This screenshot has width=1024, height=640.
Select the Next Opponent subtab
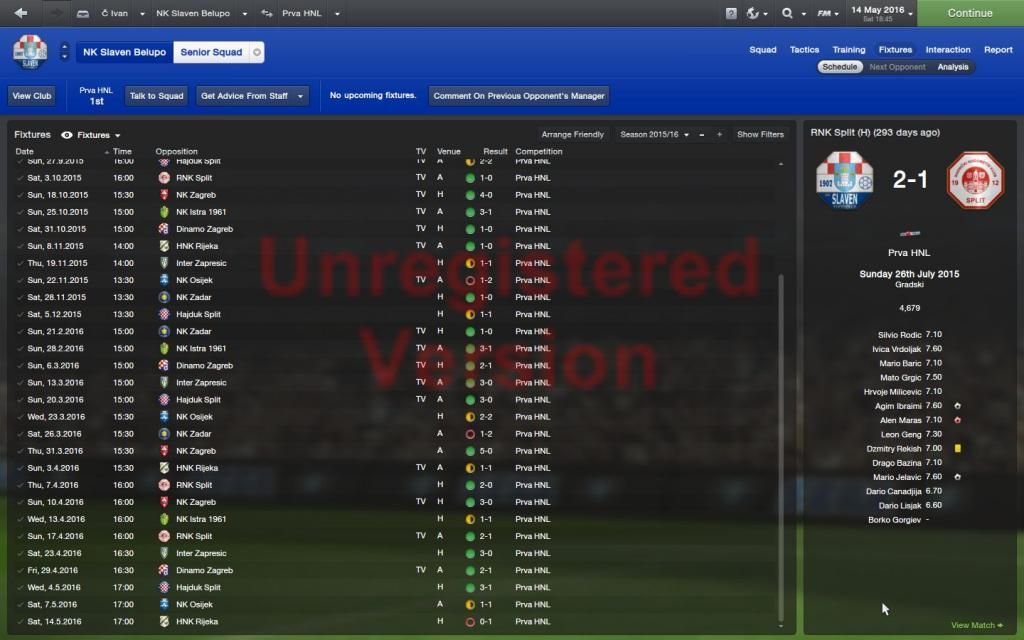(897, 67)
